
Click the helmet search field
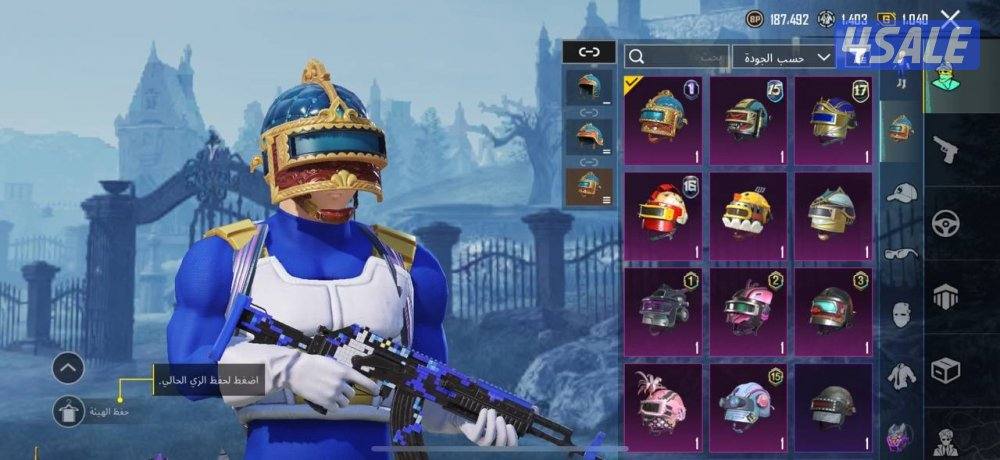(x=676, y=57)
